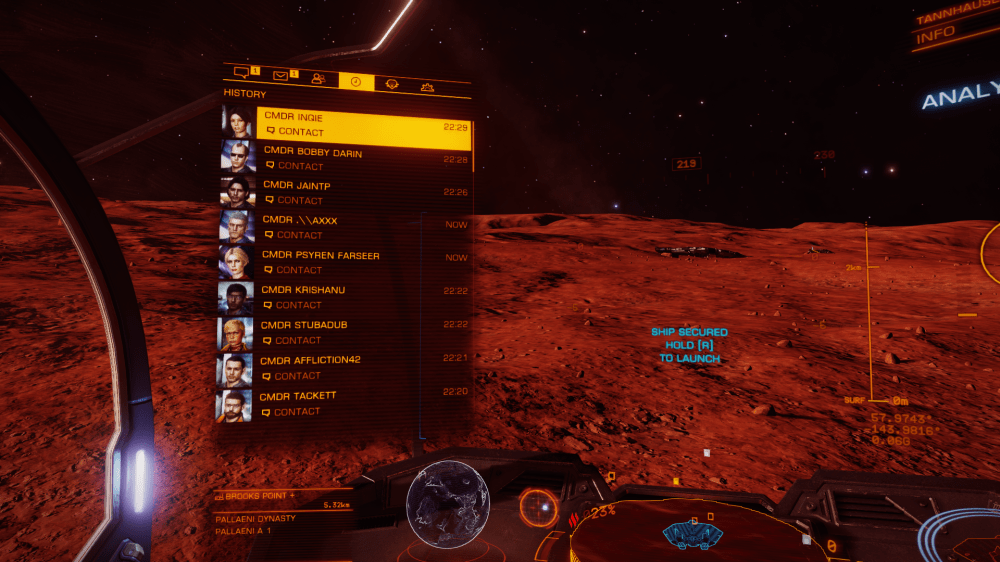Select the History clock tab
This screenshot has height=562, width=1000.
coord(355,81)
